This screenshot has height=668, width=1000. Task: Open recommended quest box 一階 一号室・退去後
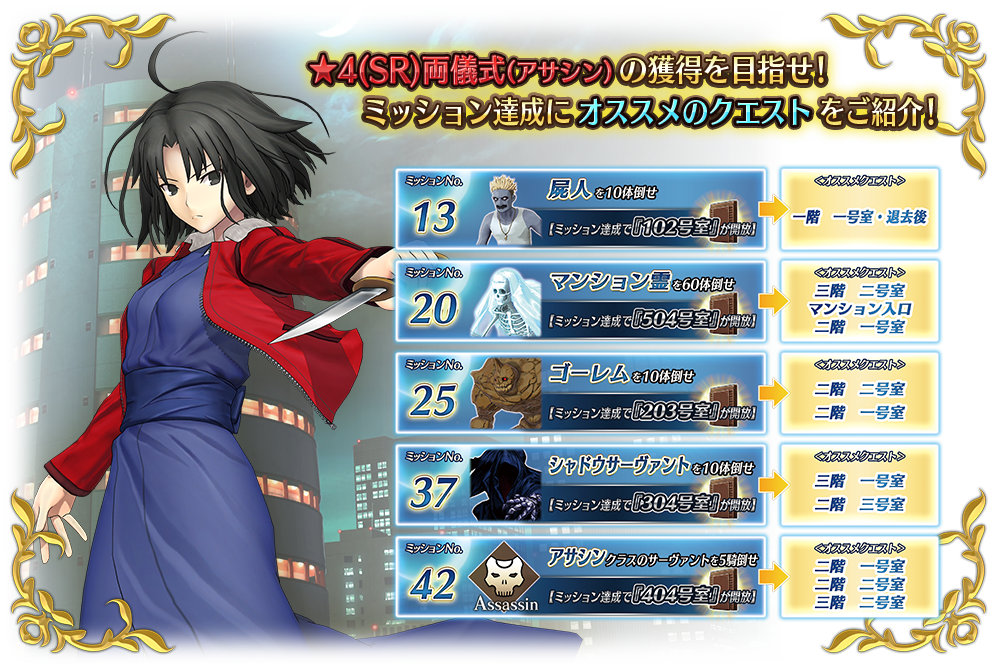(x=860, y=209)
